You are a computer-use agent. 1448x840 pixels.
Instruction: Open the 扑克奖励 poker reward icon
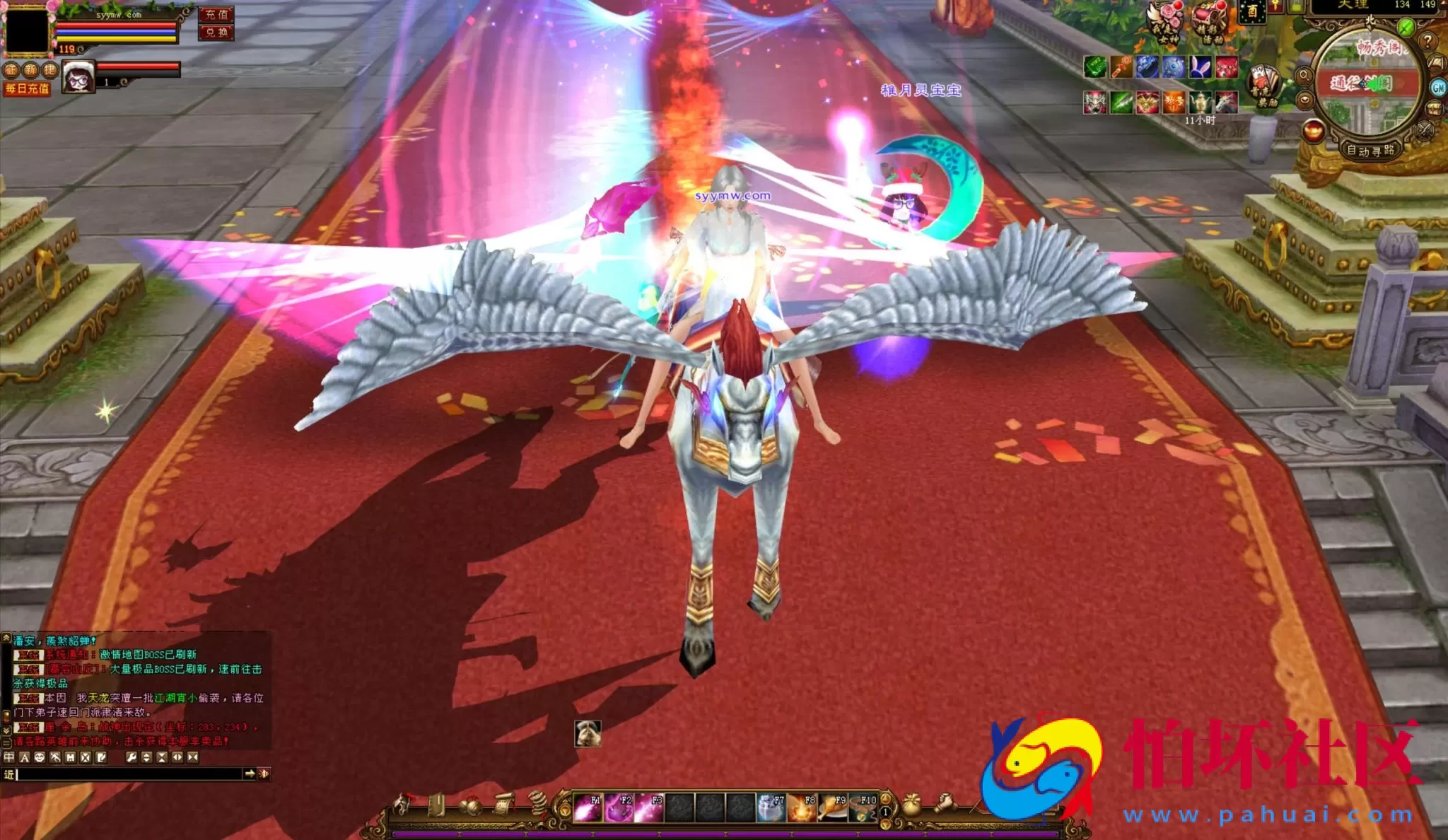[x=1264, y=86]
